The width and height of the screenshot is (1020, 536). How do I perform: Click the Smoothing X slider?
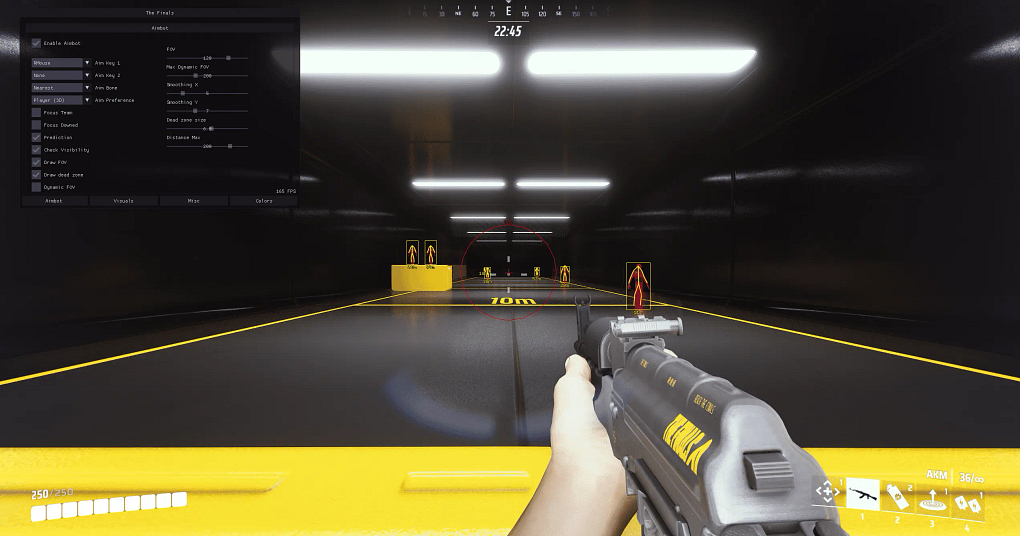point(207,93)
